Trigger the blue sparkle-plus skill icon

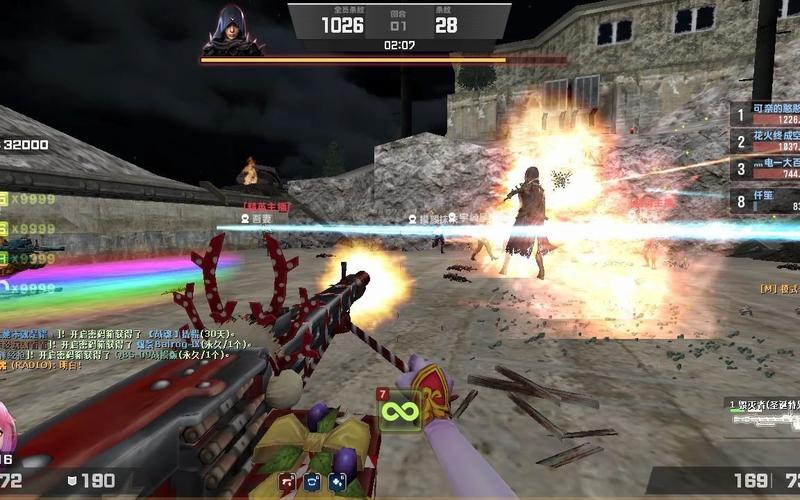[x=337, y=482]
